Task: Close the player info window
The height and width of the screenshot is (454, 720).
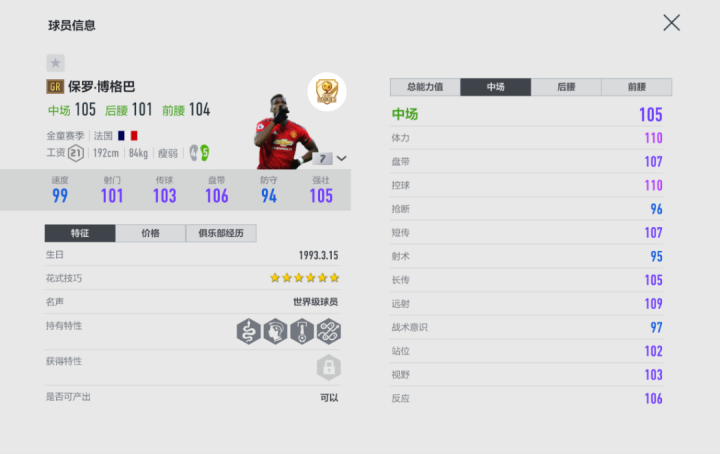Action: pyautogui.click(x=671, y=23)
